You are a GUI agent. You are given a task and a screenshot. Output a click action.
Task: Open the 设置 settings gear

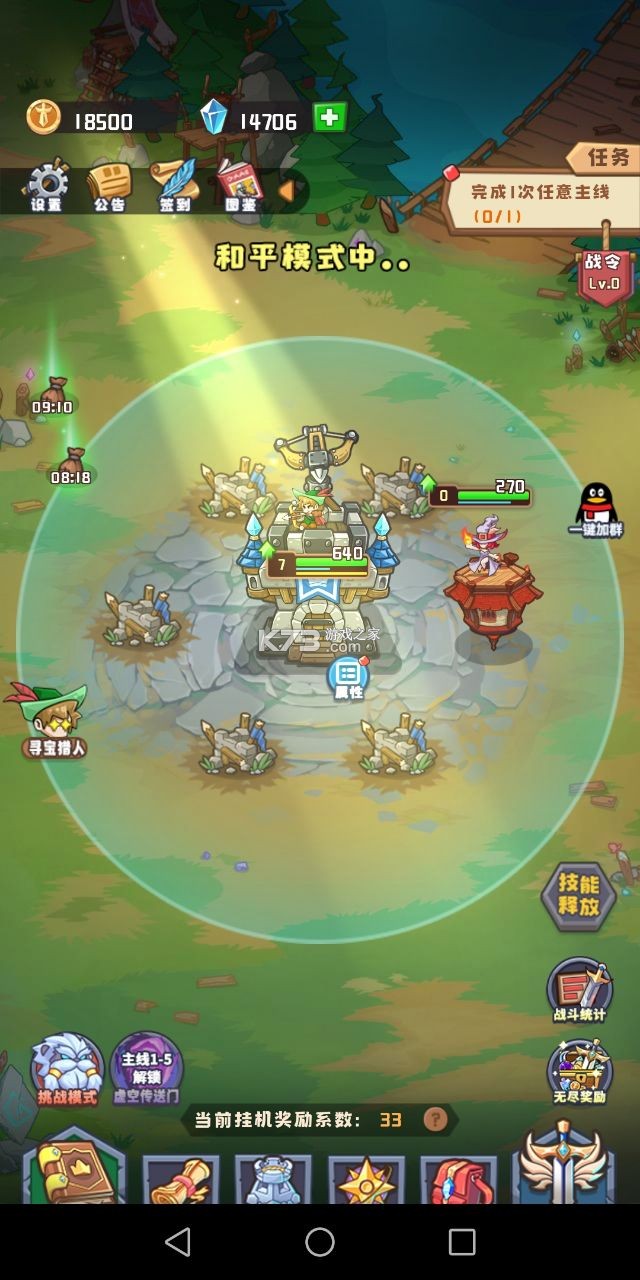46,185
